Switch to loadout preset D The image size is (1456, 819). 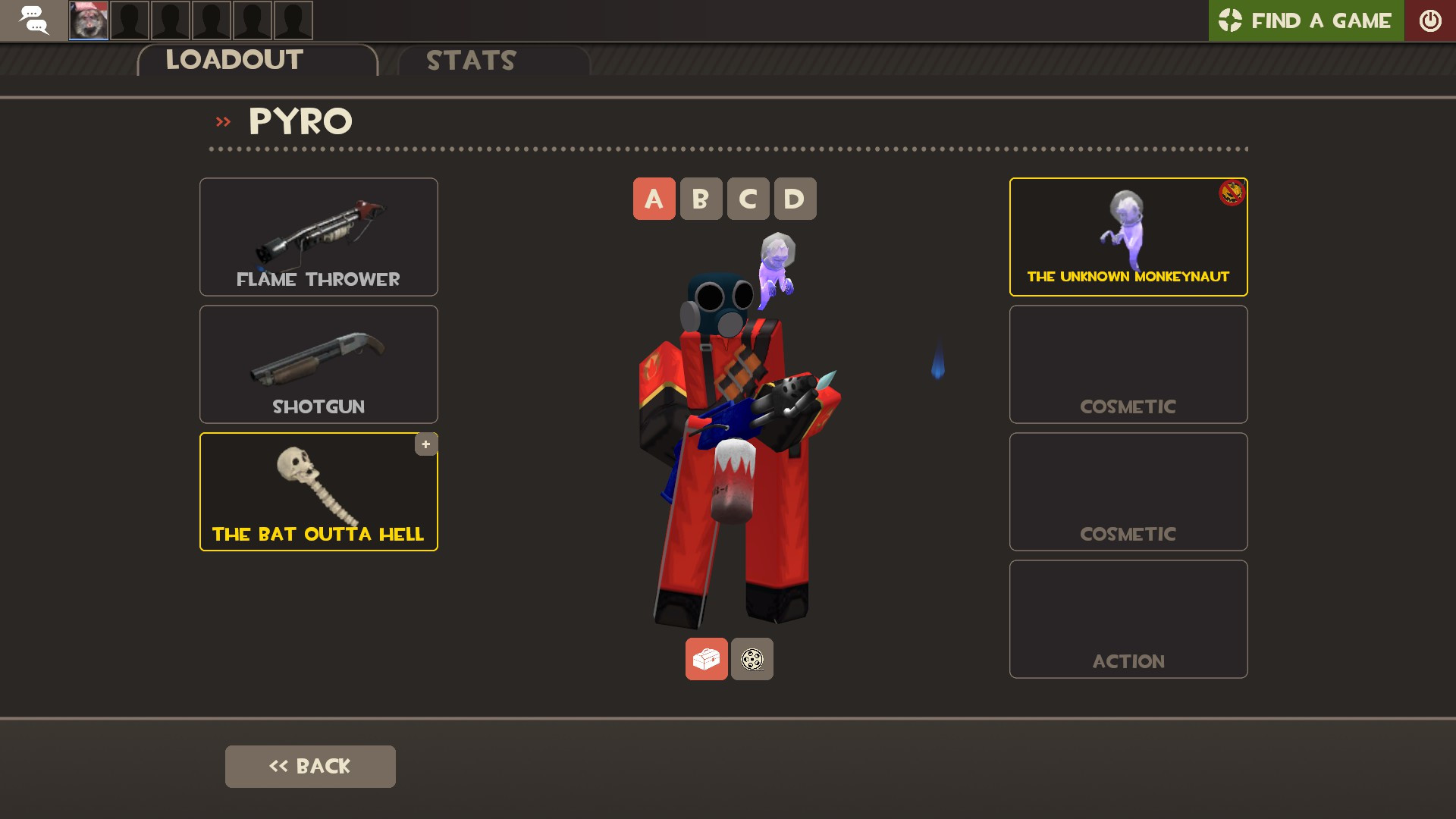(794, 199)
